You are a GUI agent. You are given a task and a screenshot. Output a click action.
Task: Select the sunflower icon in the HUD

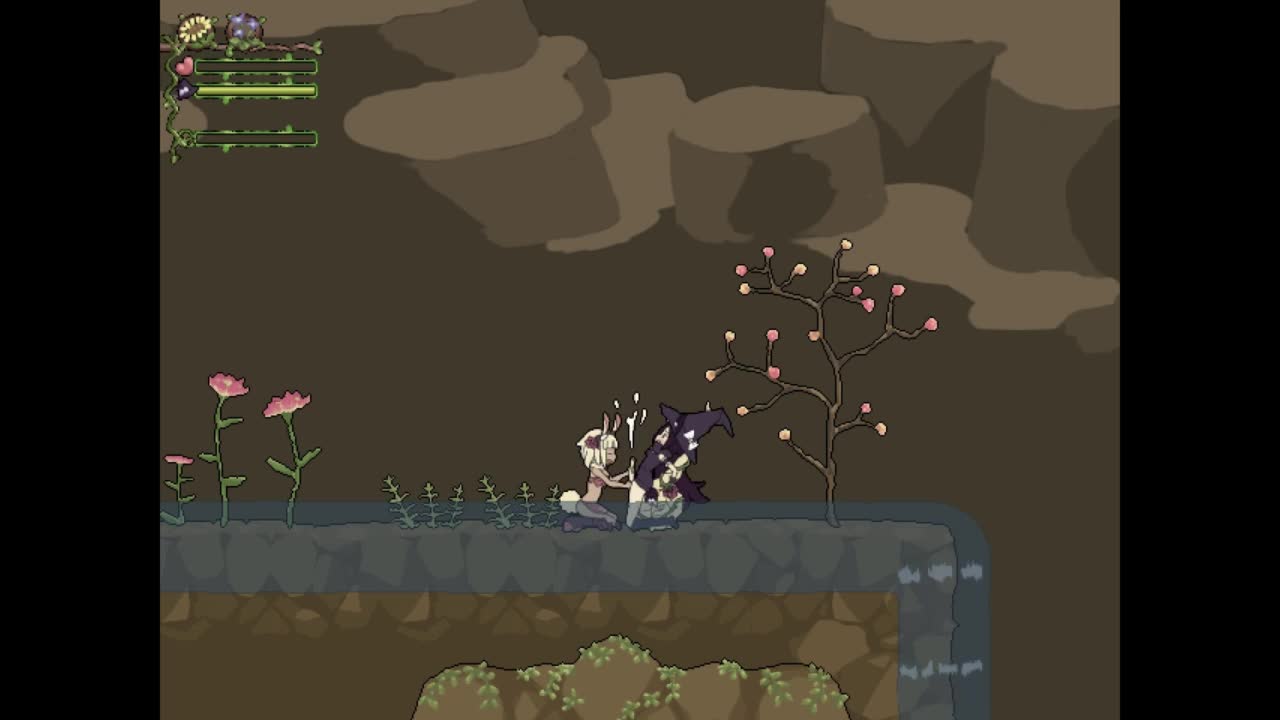click(196, 29)
